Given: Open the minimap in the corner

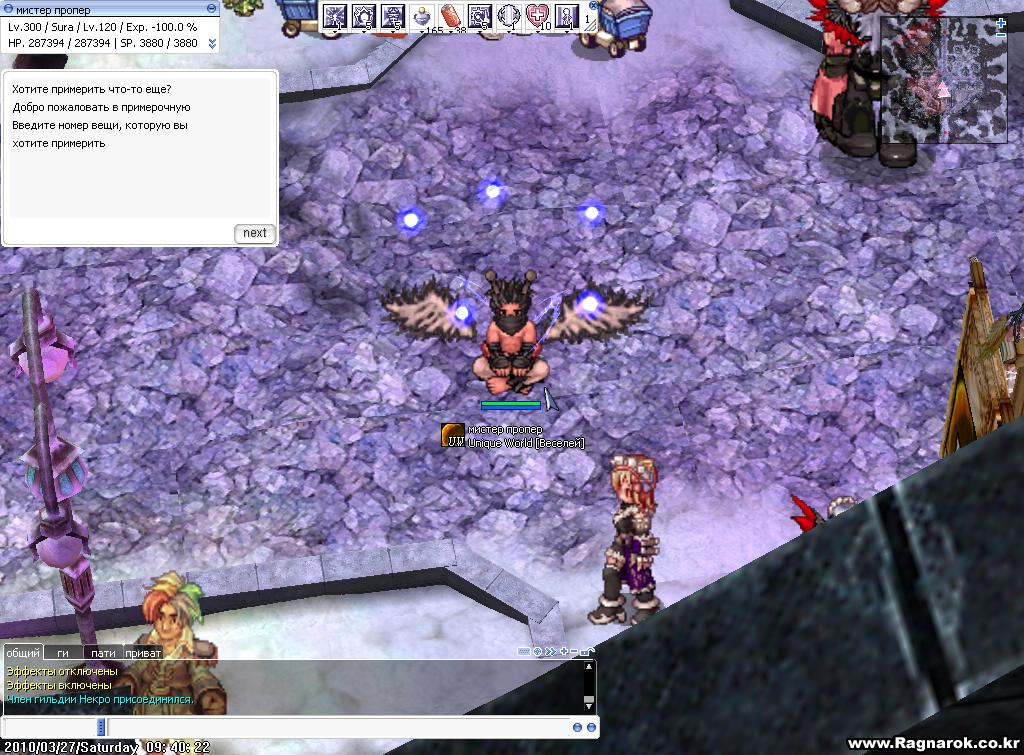Looking at the screenshot, I should click(943, 80).
